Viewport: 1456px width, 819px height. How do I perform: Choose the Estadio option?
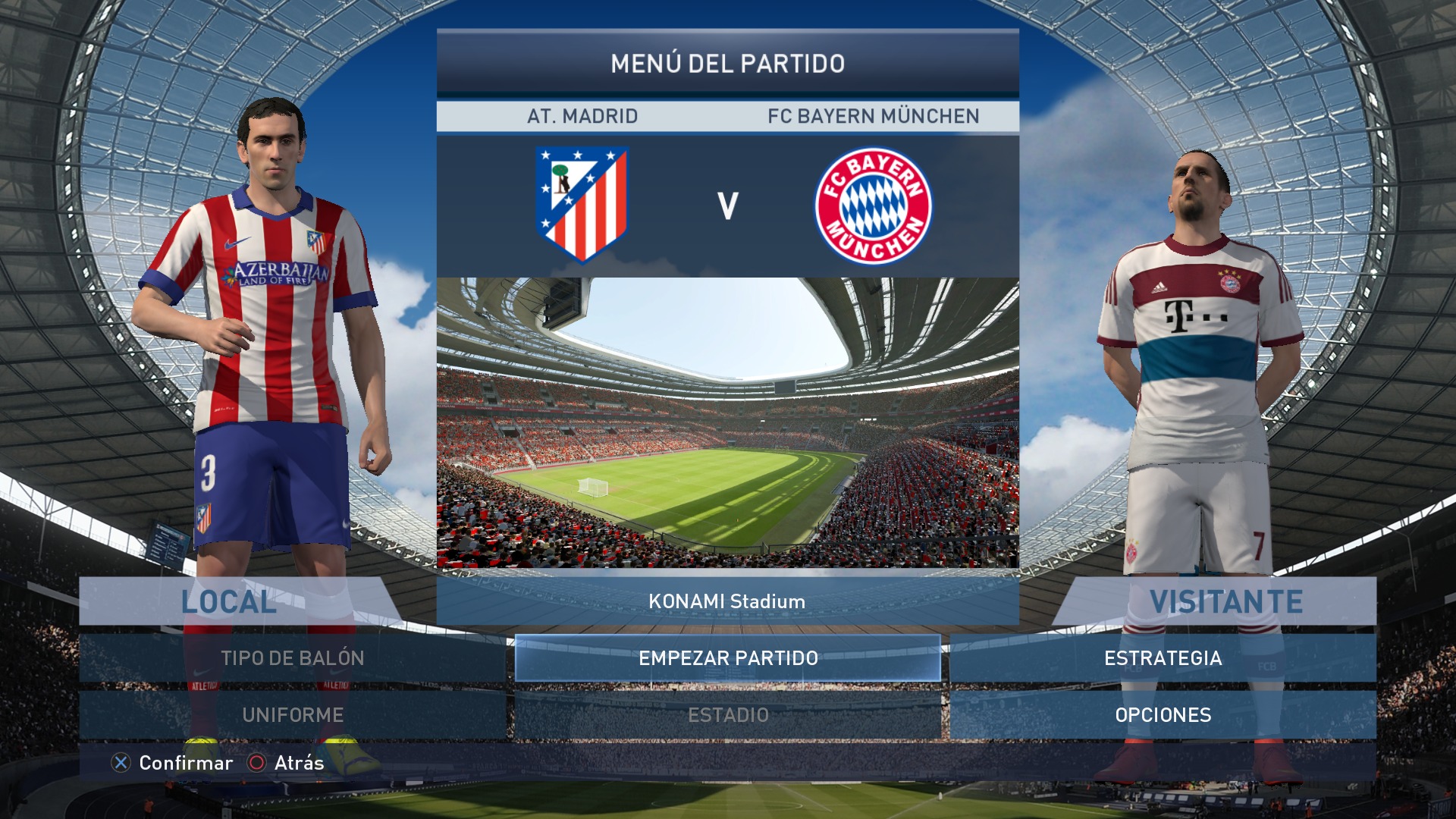click(728, 715)
